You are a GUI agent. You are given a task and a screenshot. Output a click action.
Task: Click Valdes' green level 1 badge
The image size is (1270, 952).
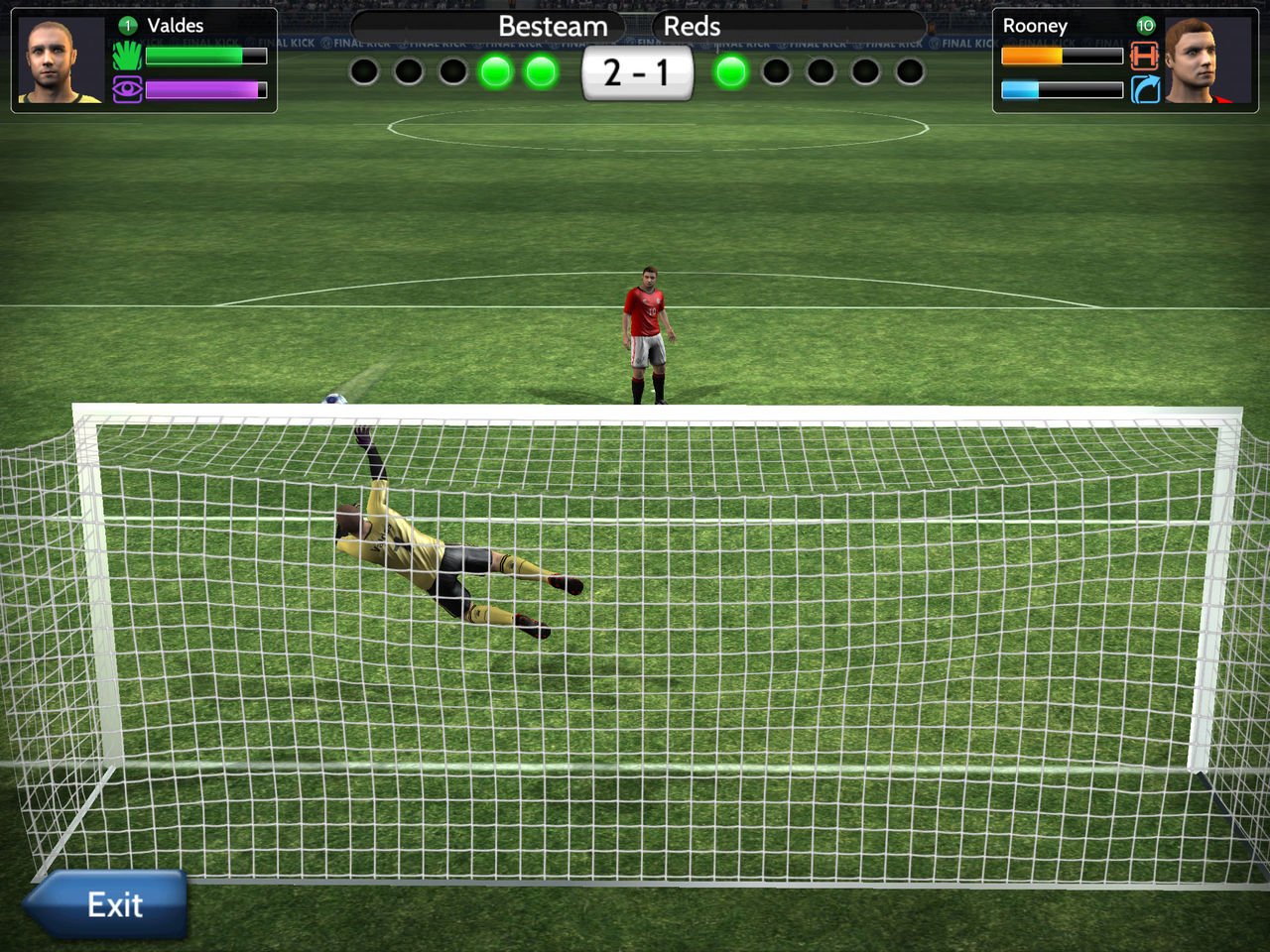point(127,26)
